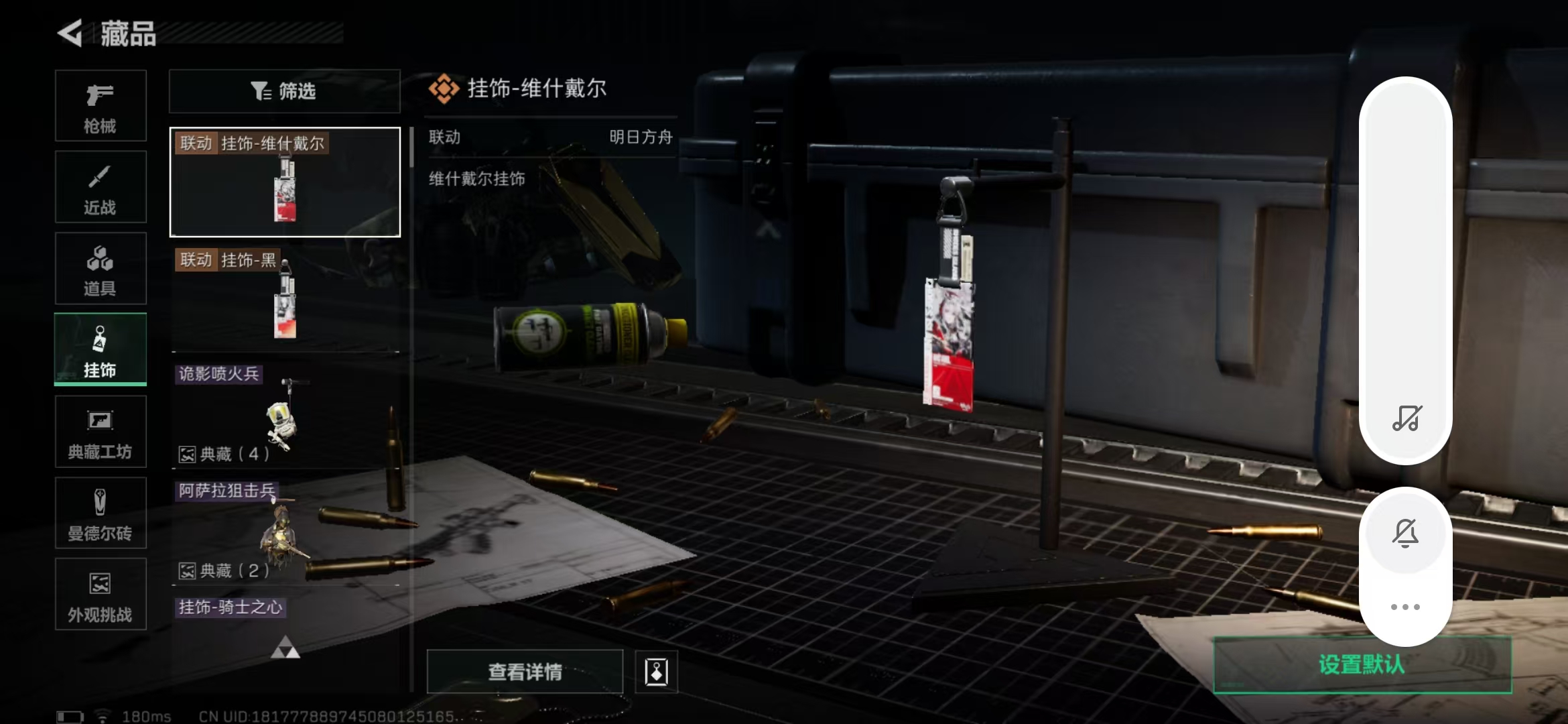Screen dimensions: 1568x724
Task: Select the 曼德尔砖 category icon
Action: [101, 513]
